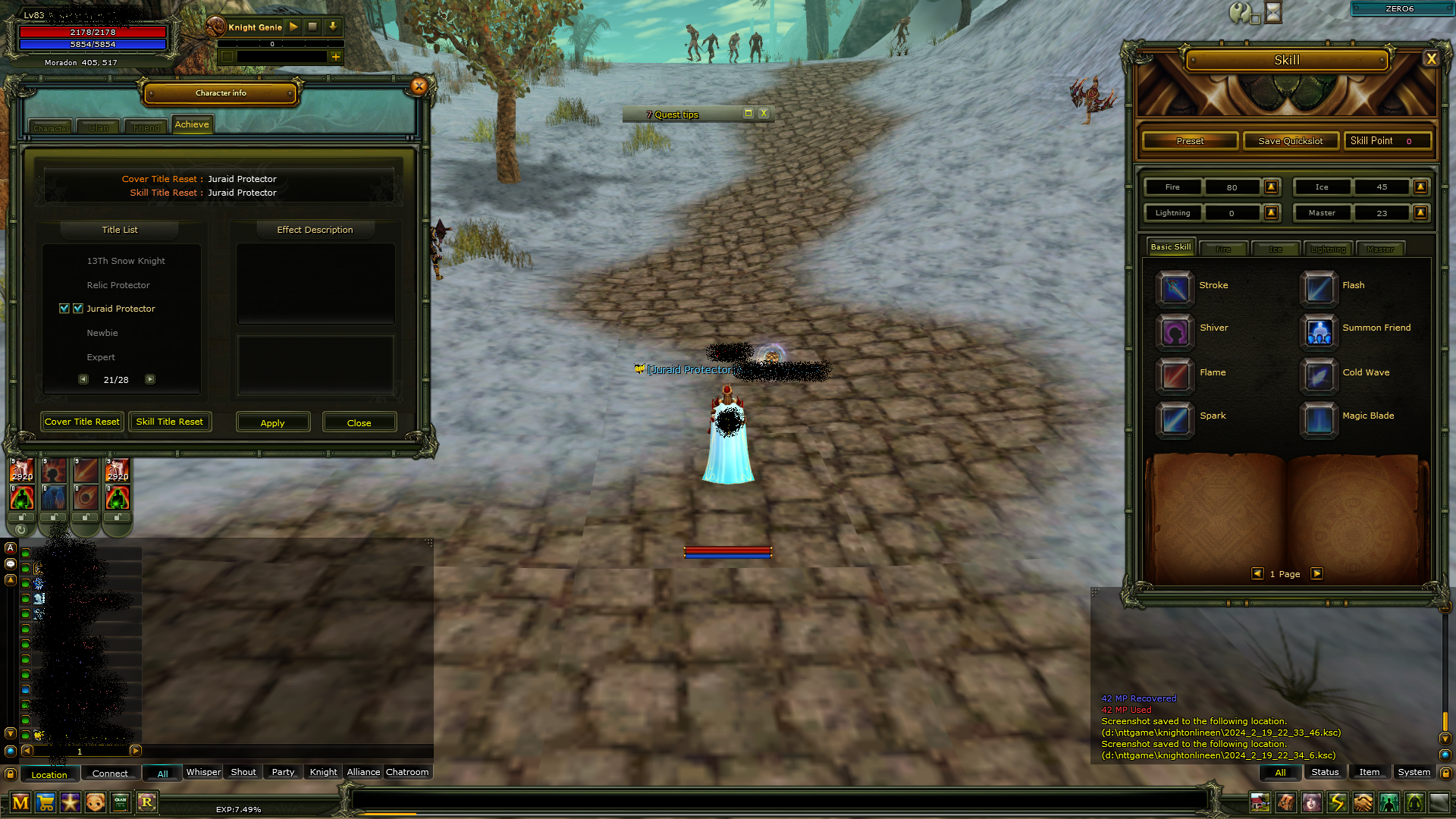
Task: Click the Apply button in title window
Action: [272, 422]
